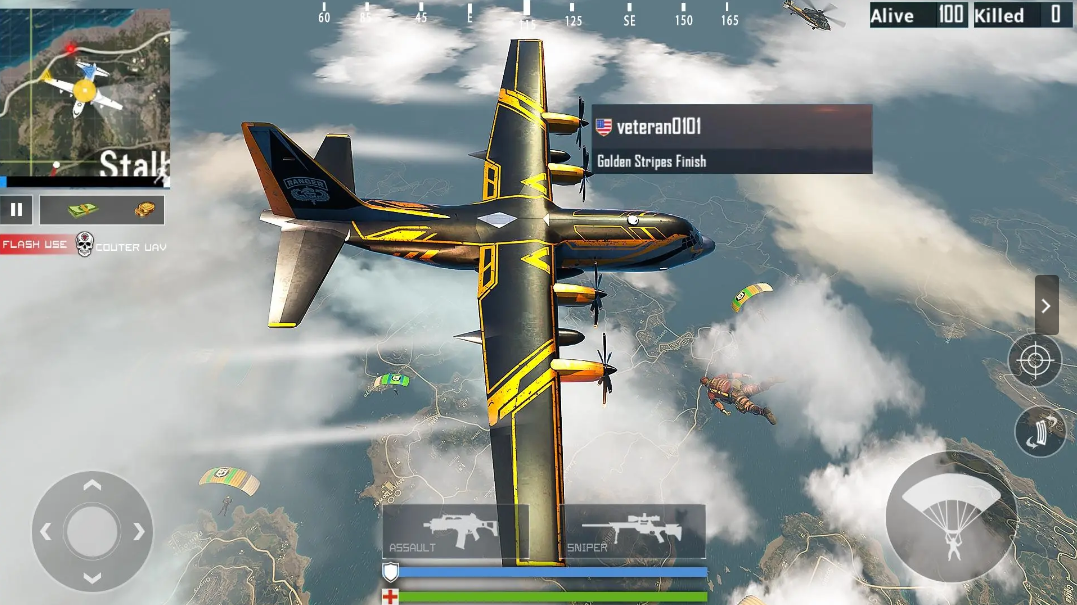Viewport: 1077px width, 605px height.
Task: Tap the crosshair aim button
Action: 1034,360
